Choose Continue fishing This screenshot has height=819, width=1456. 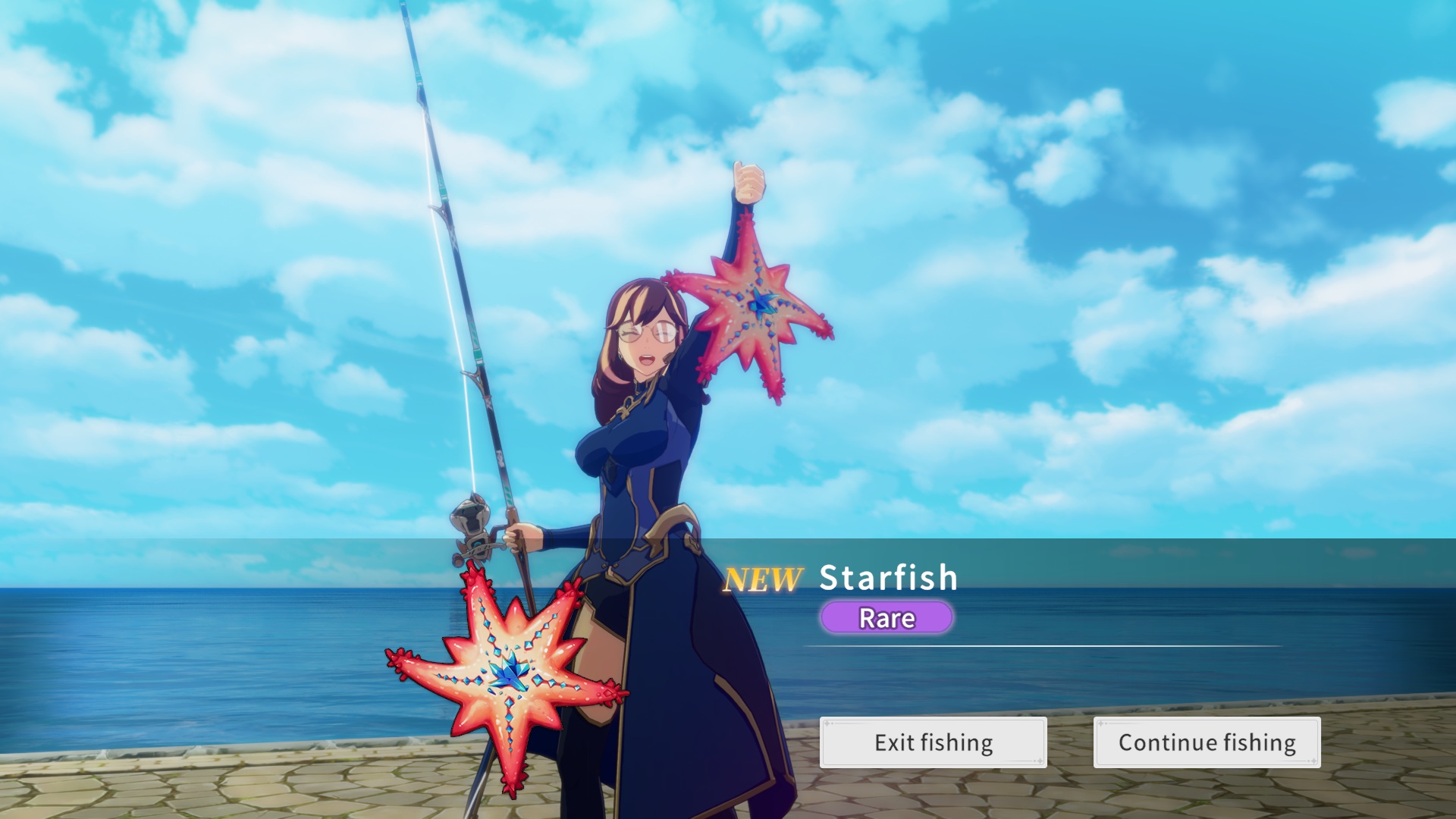tap(1207, 742)
